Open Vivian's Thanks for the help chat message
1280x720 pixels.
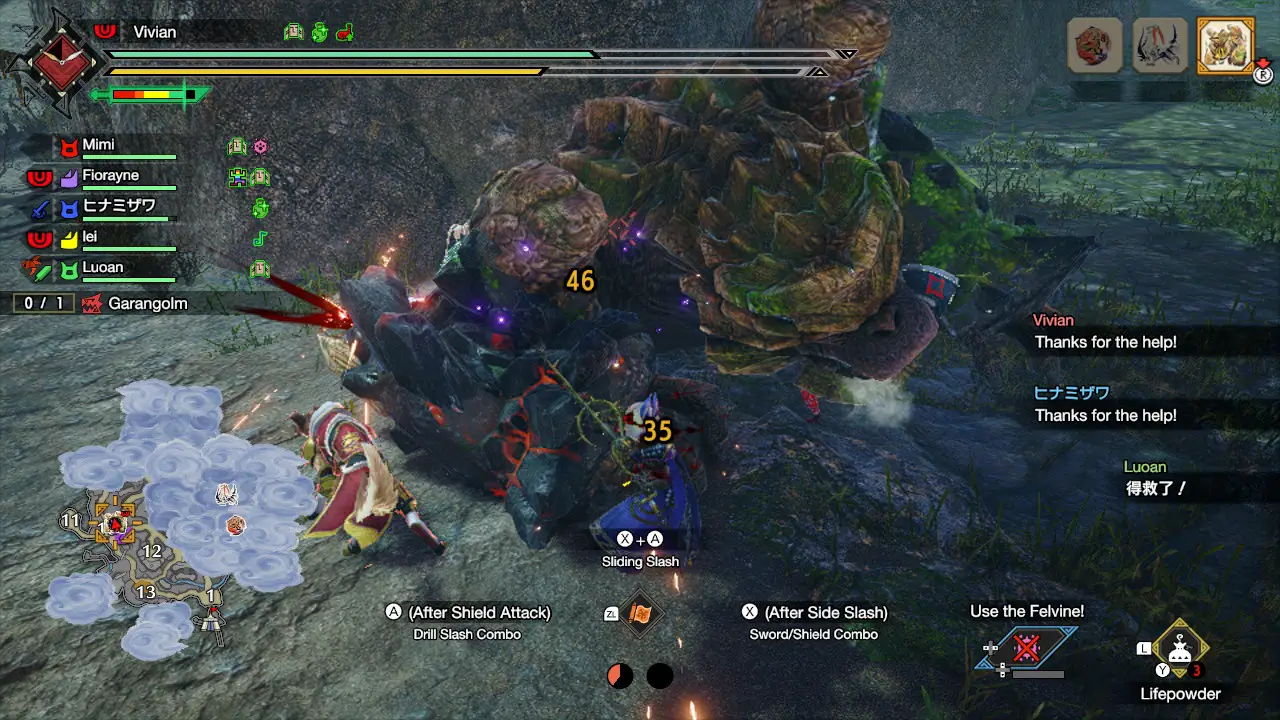(x=1105, y=332)
